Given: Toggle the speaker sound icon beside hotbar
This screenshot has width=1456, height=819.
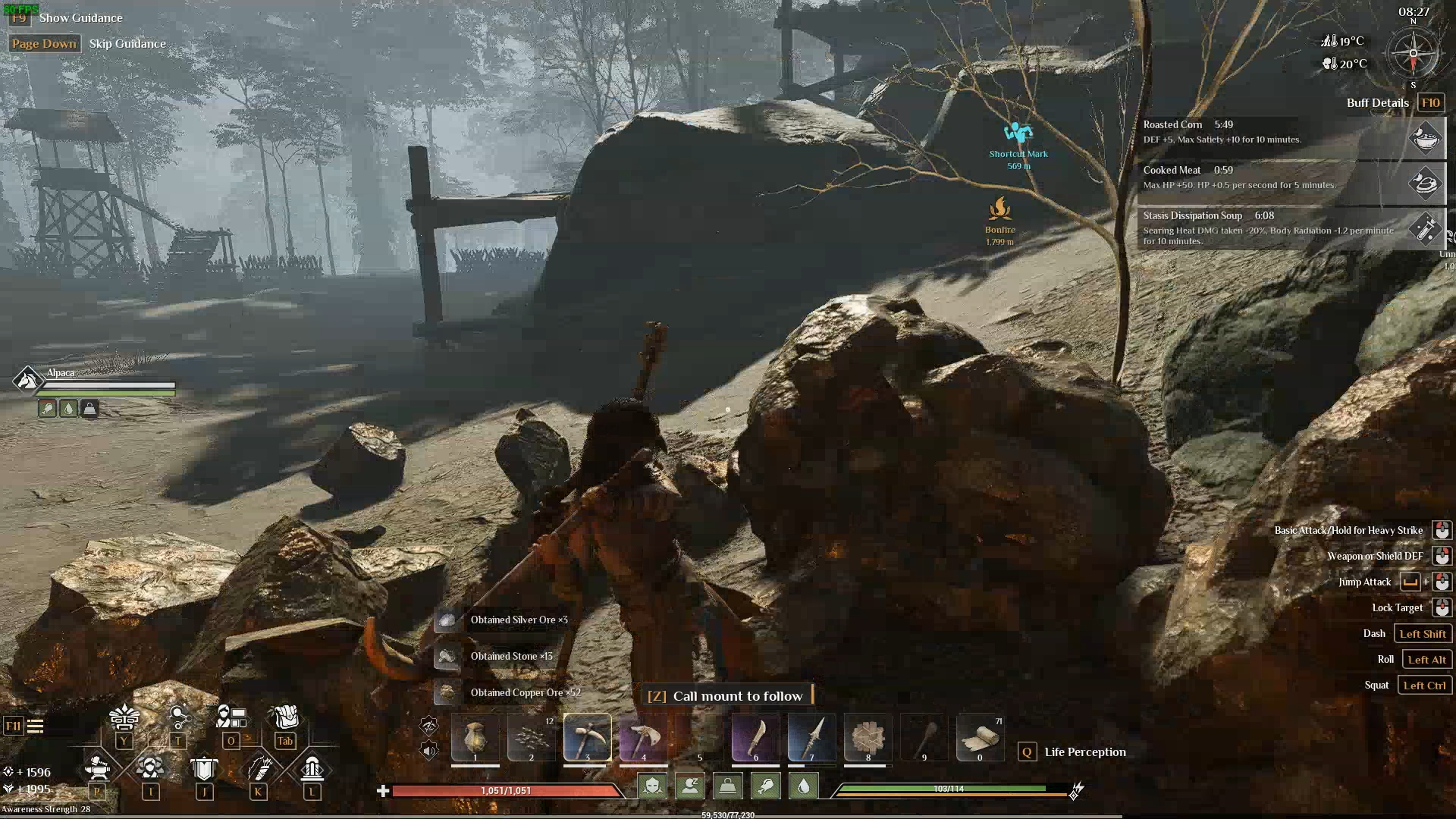Looking at the screenshot, I should click(x=429, y=751).
